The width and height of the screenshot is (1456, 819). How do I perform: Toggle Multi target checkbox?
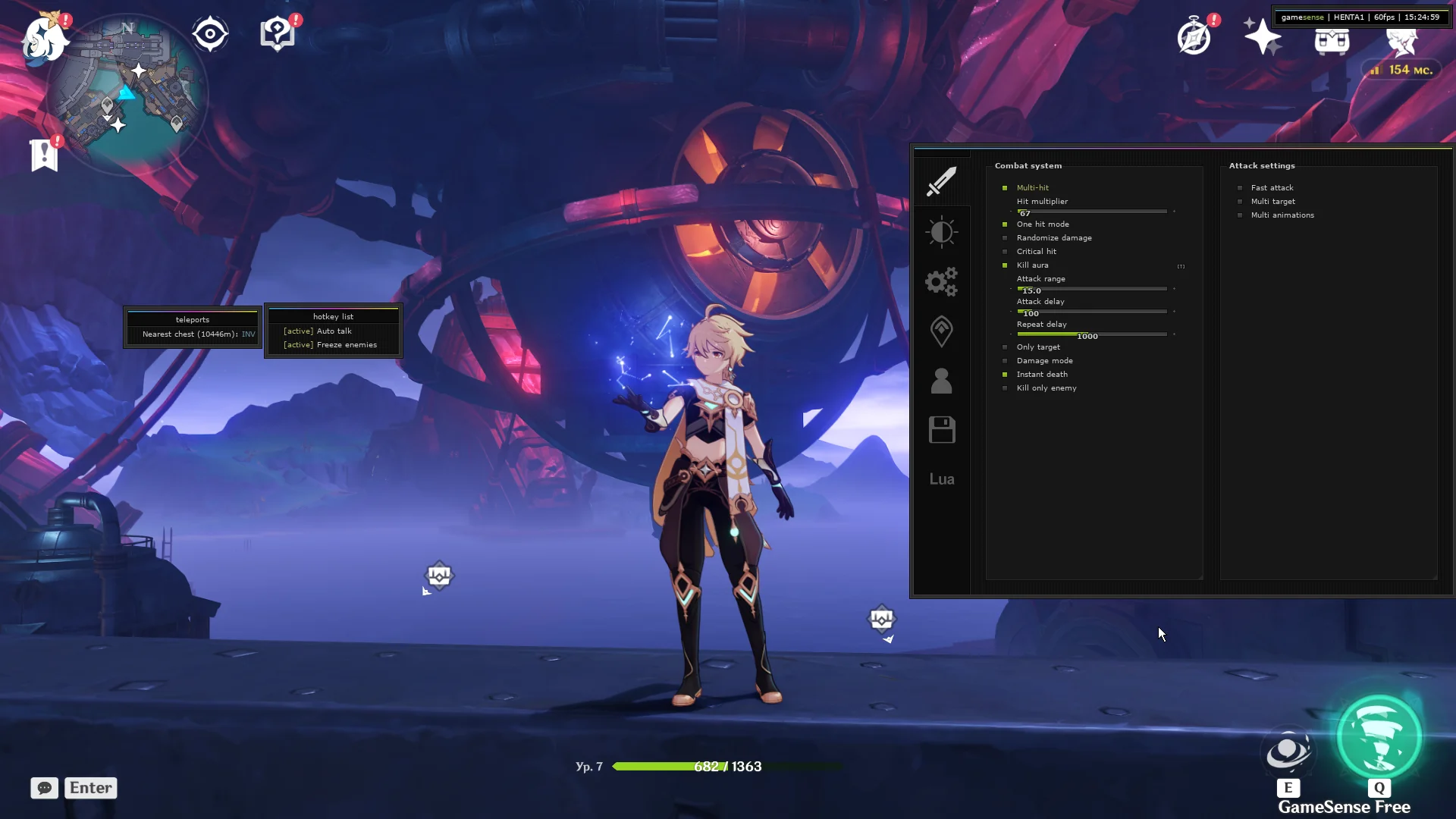[1240, 202]
